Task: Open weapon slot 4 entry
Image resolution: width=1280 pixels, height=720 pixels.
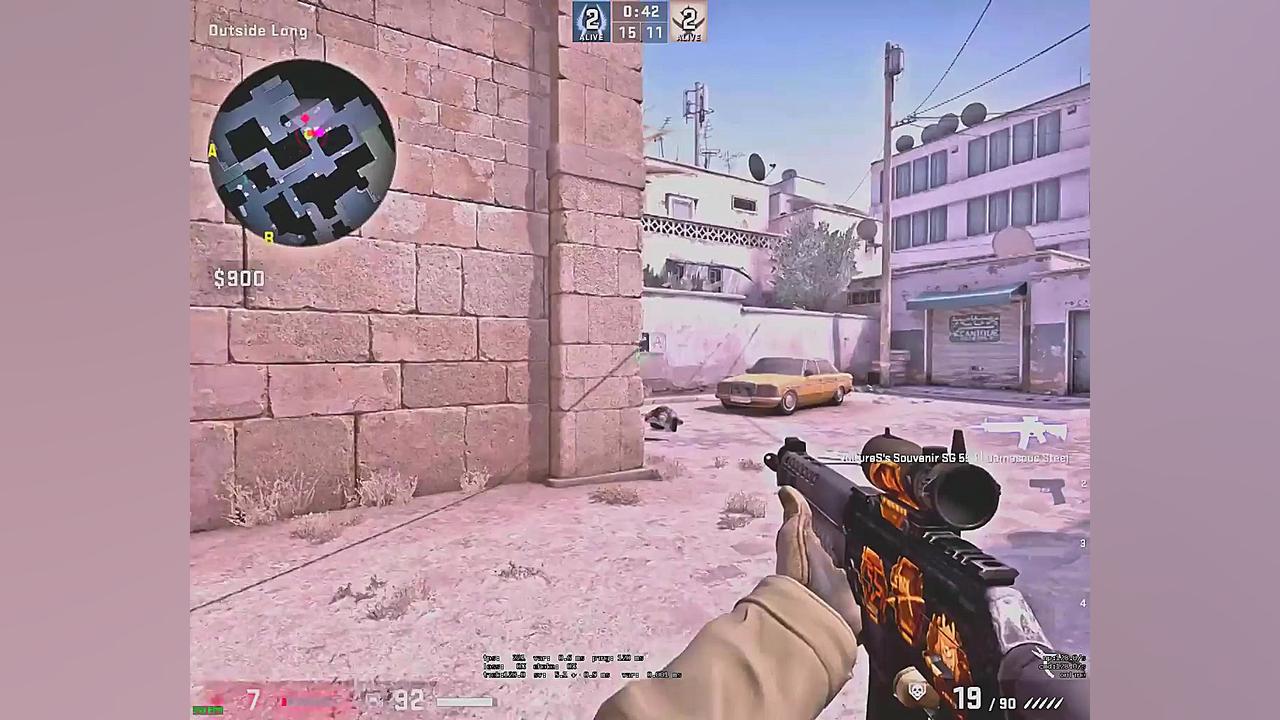Action: [x=1082, y=602]
